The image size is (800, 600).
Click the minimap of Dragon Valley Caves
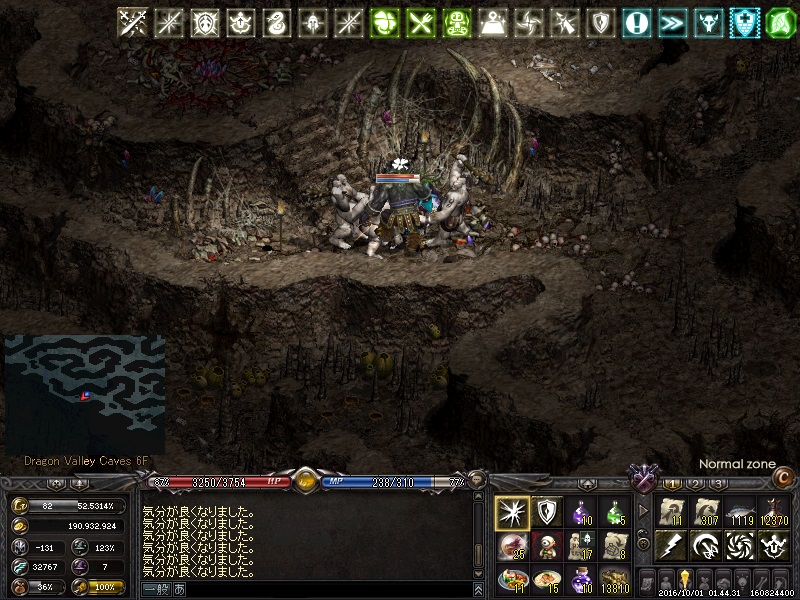pos(84,390)
